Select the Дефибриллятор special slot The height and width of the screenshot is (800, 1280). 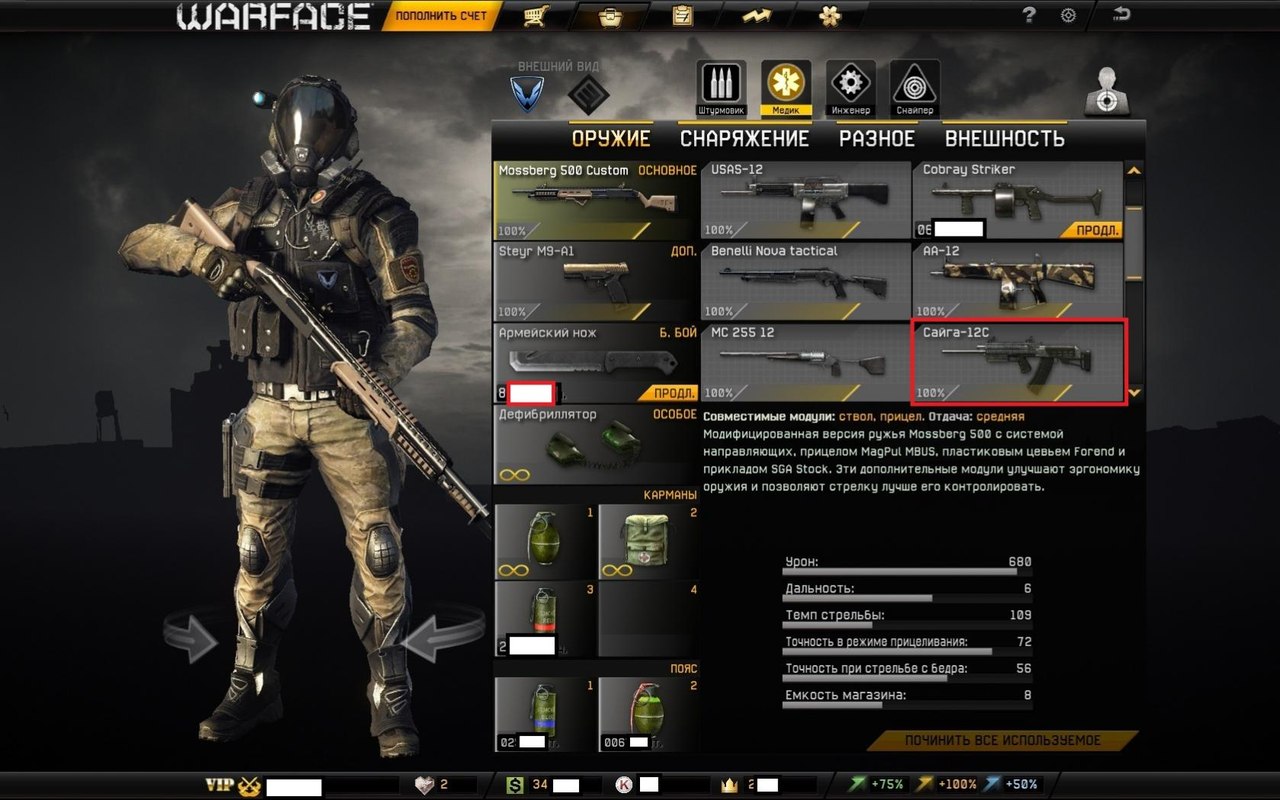coord(596,444)
